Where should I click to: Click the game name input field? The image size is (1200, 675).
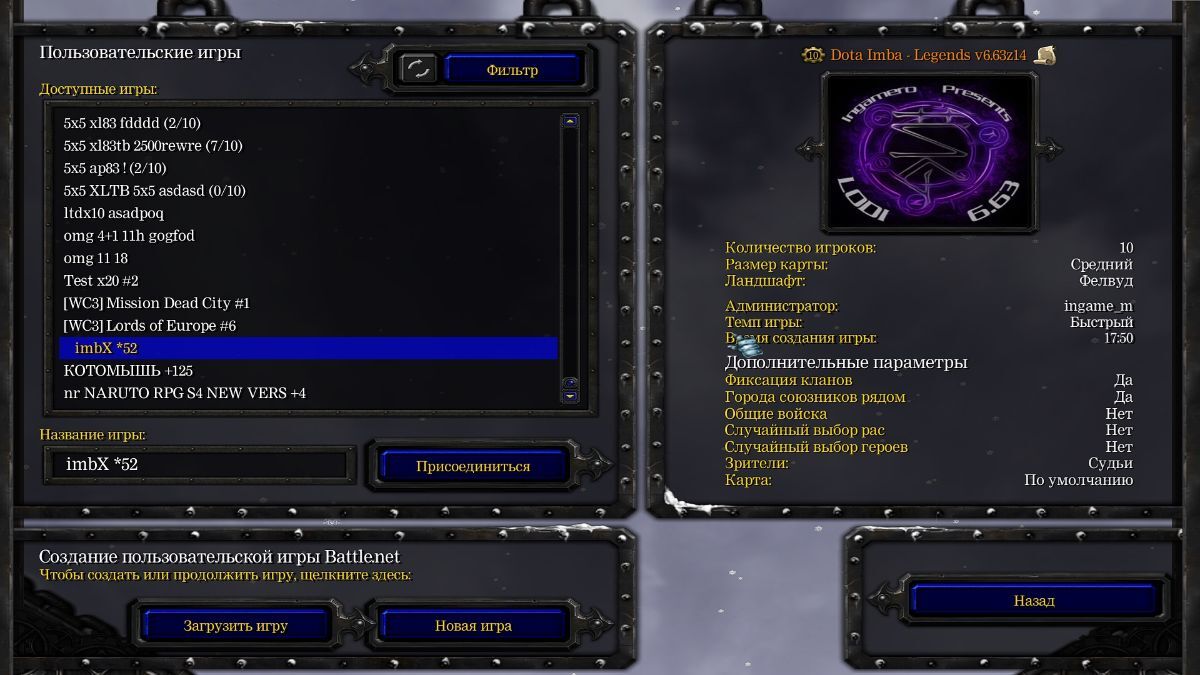pos(200,465)
